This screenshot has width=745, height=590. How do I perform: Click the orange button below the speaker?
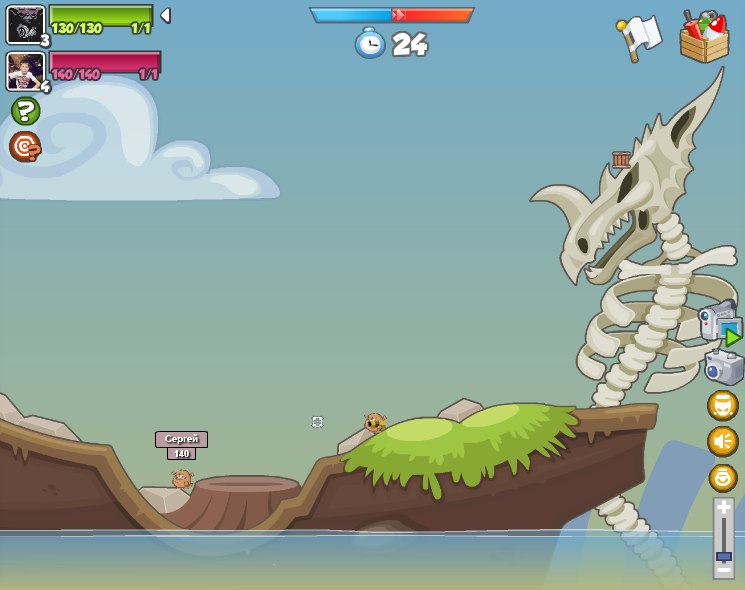point(723,477)
